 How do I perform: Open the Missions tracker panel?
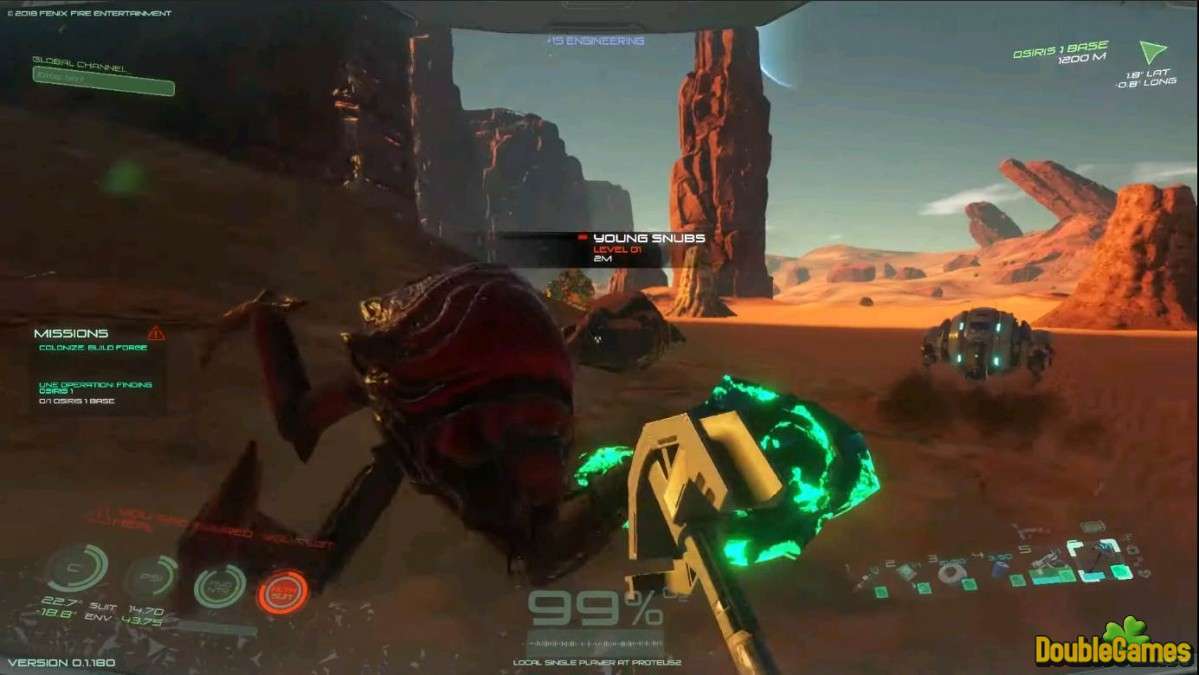pos(71,333)
